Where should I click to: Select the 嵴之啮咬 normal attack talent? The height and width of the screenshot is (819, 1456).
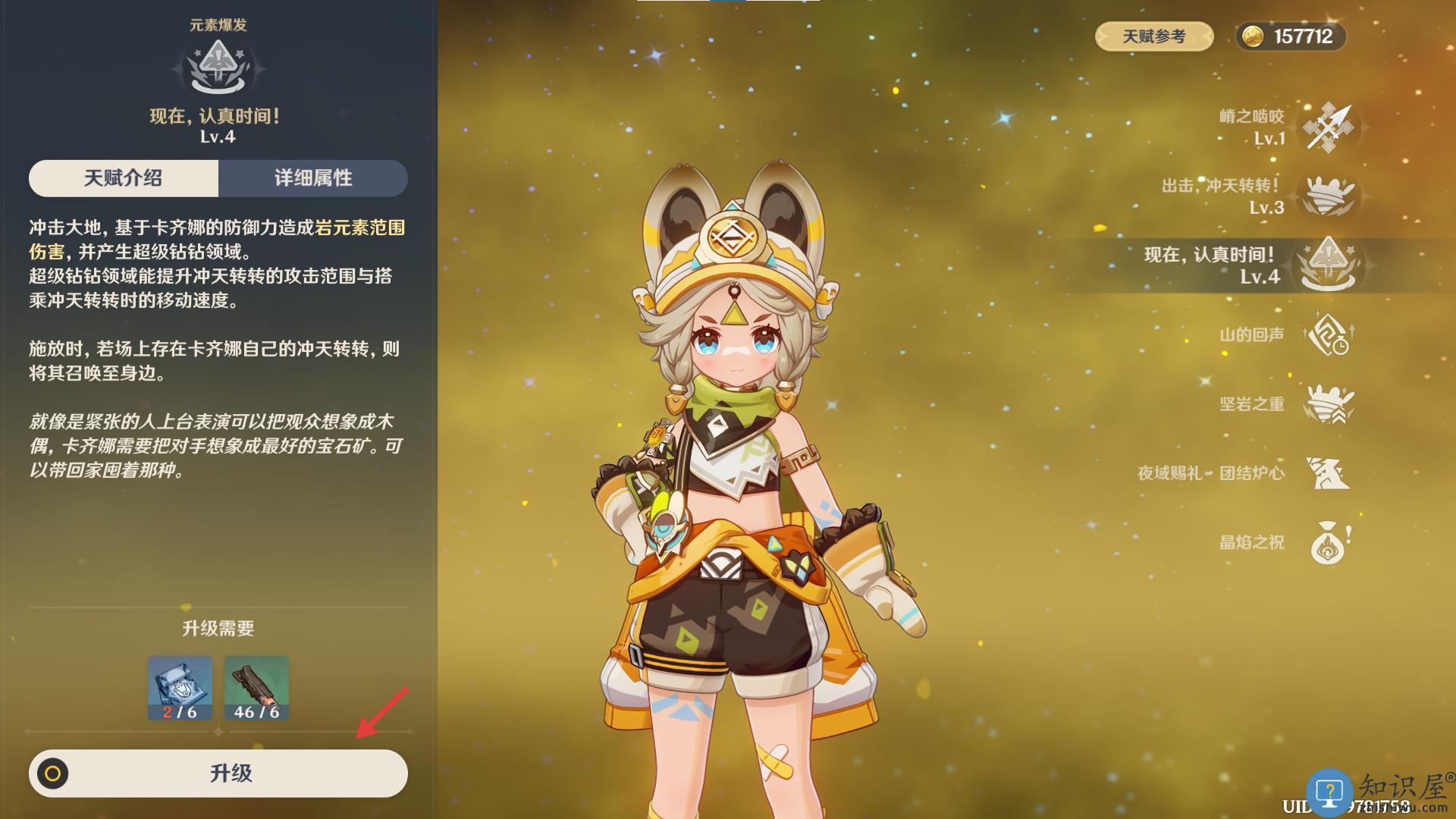point(1328,127)
